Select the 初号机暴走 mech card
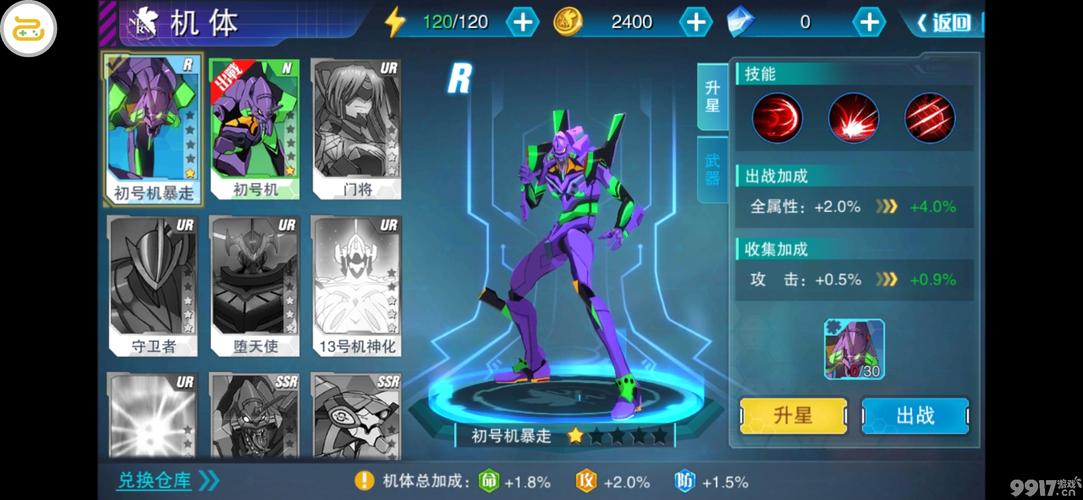Image resolution: width=1083 pixels, height=500 pixels. coord(153,128)
